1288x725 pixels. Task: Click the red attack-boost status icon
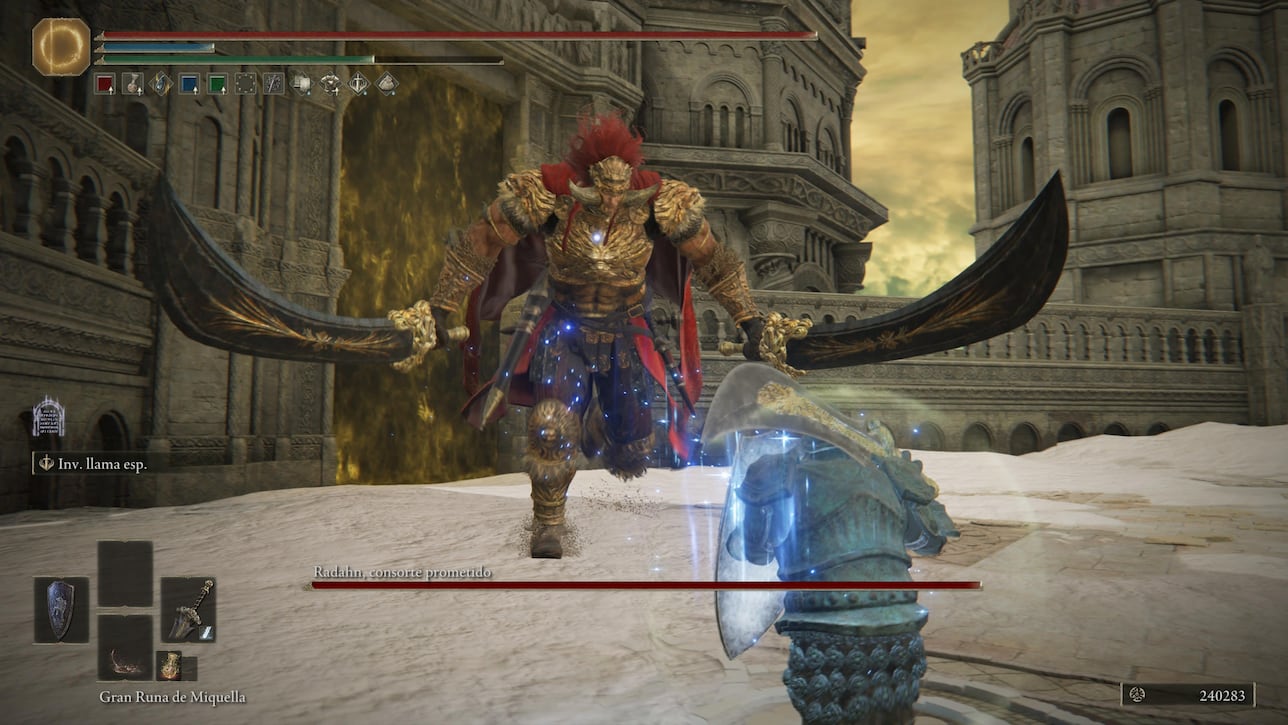pyautogui.click(x=106, y=84)
